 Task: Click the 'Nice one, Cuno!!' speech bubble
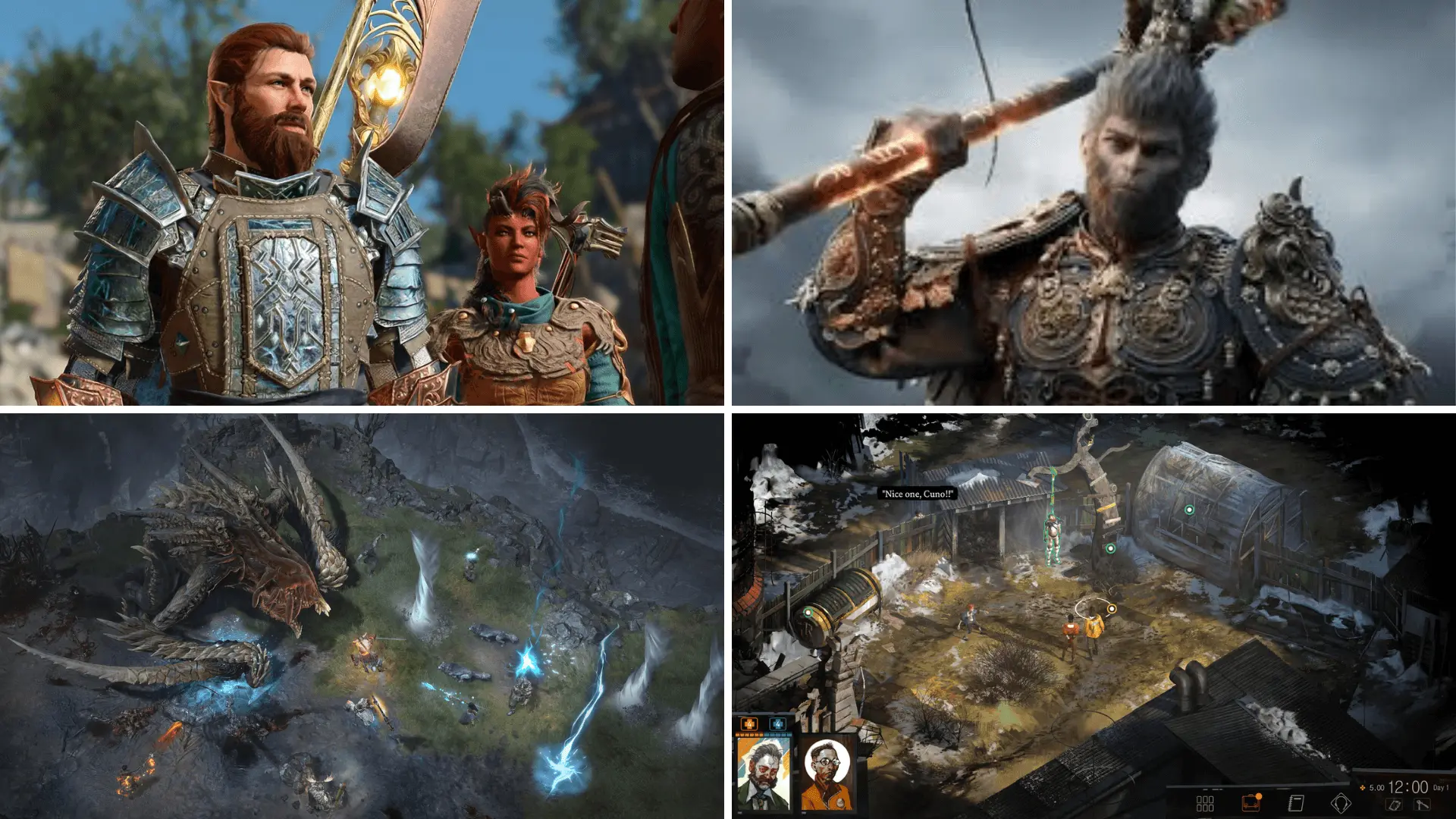coord(918,491)
